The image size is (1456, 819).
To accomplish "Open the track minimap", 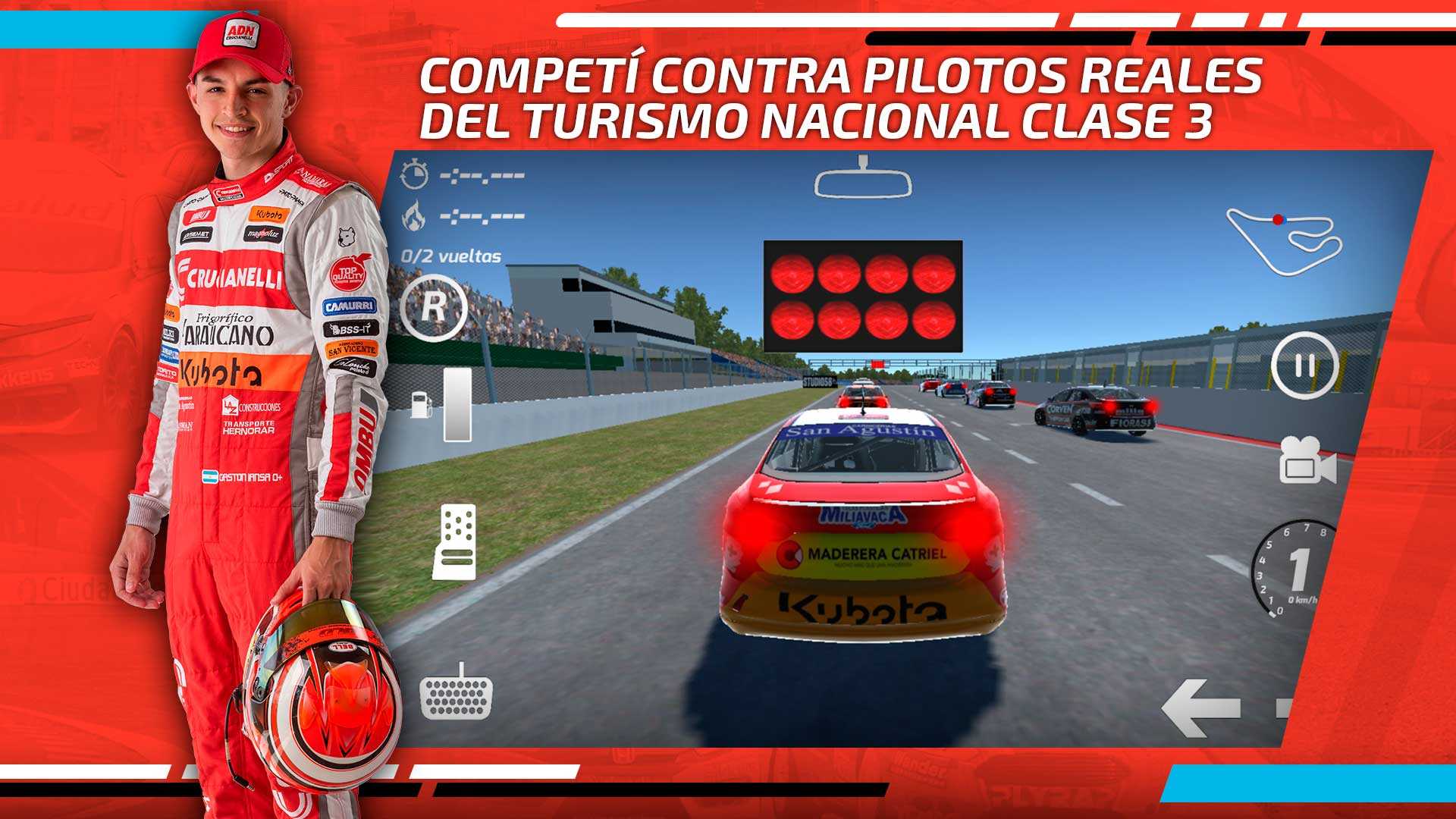I will [x=1284, y=240].
